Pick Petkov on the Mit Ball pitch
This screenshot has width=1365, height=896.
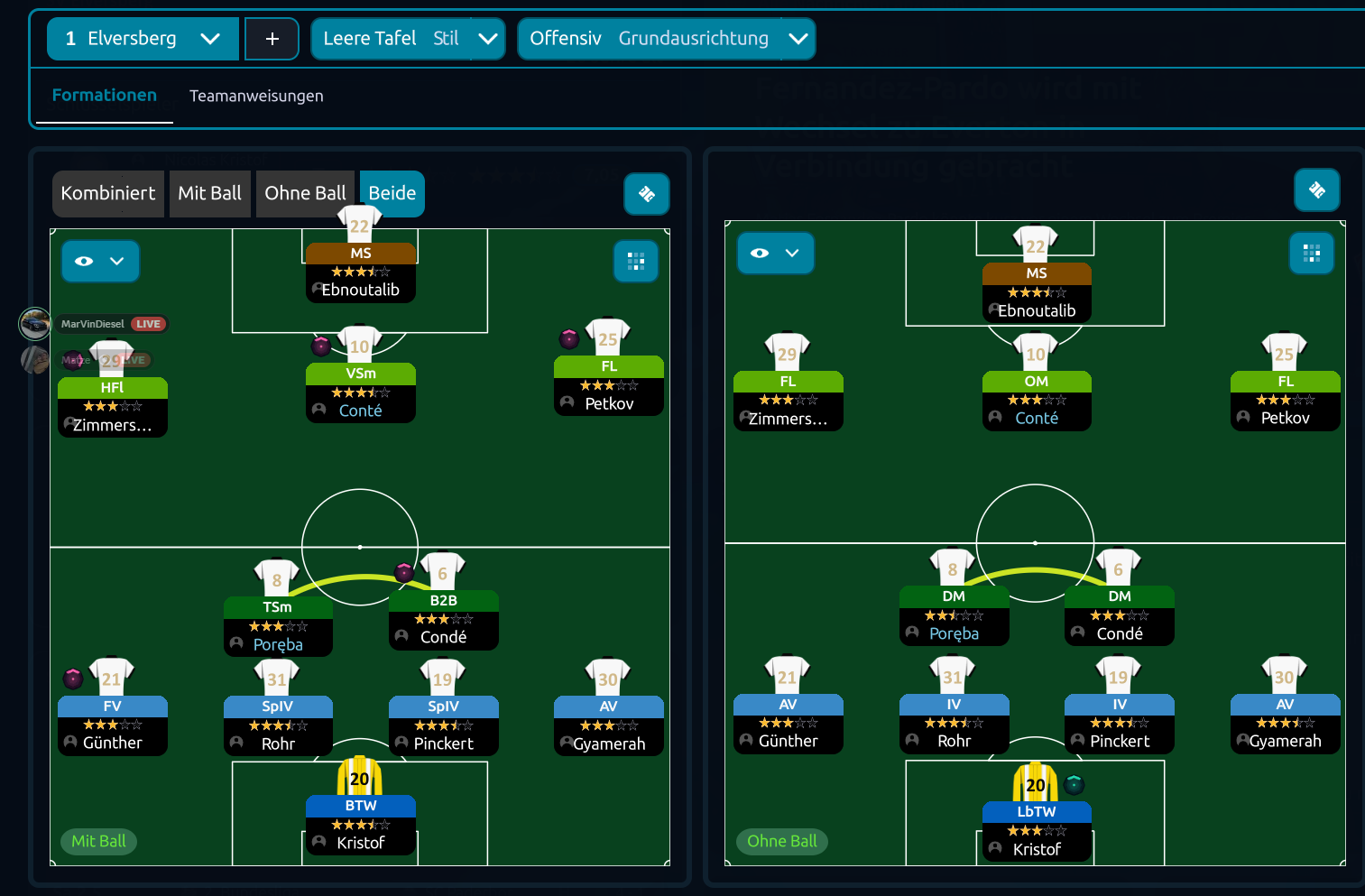coord(609,385)
